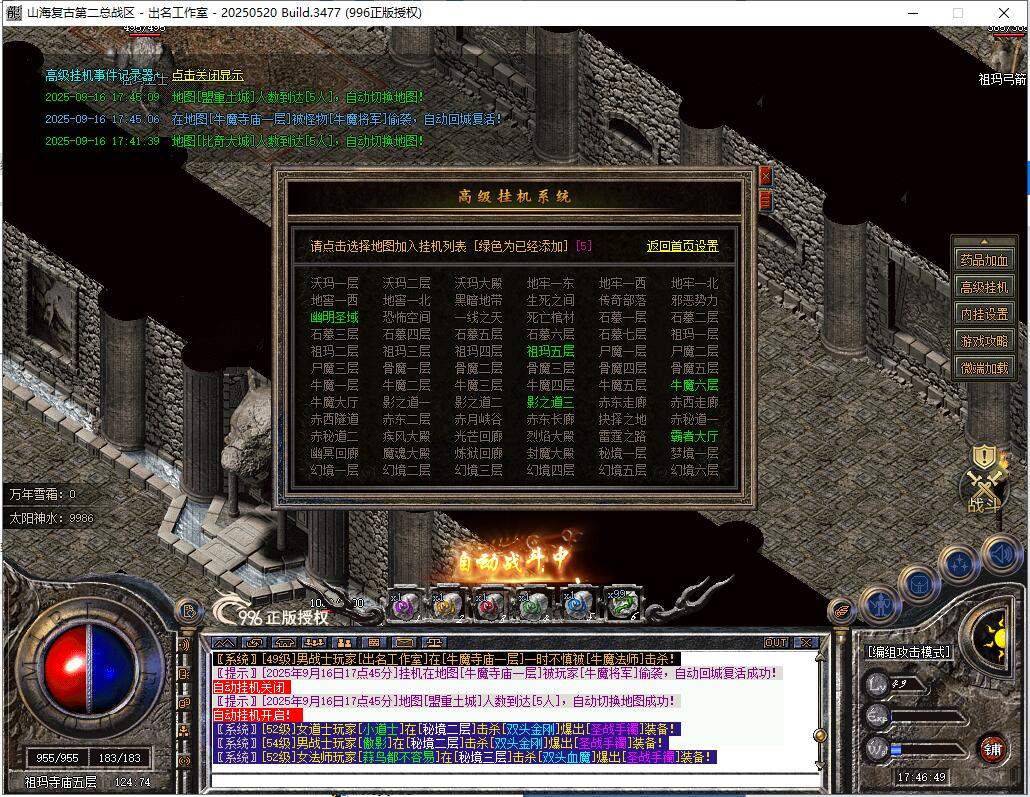Open the 铺 shop button

(x=992, y=747)
